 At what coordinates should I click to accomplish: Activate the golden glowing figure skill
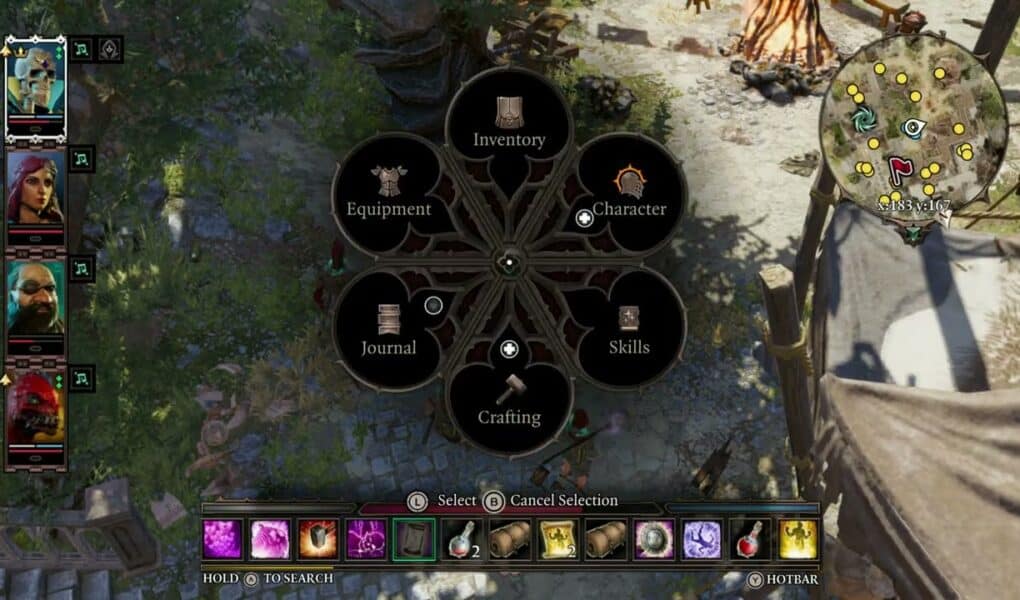(798, 539)
